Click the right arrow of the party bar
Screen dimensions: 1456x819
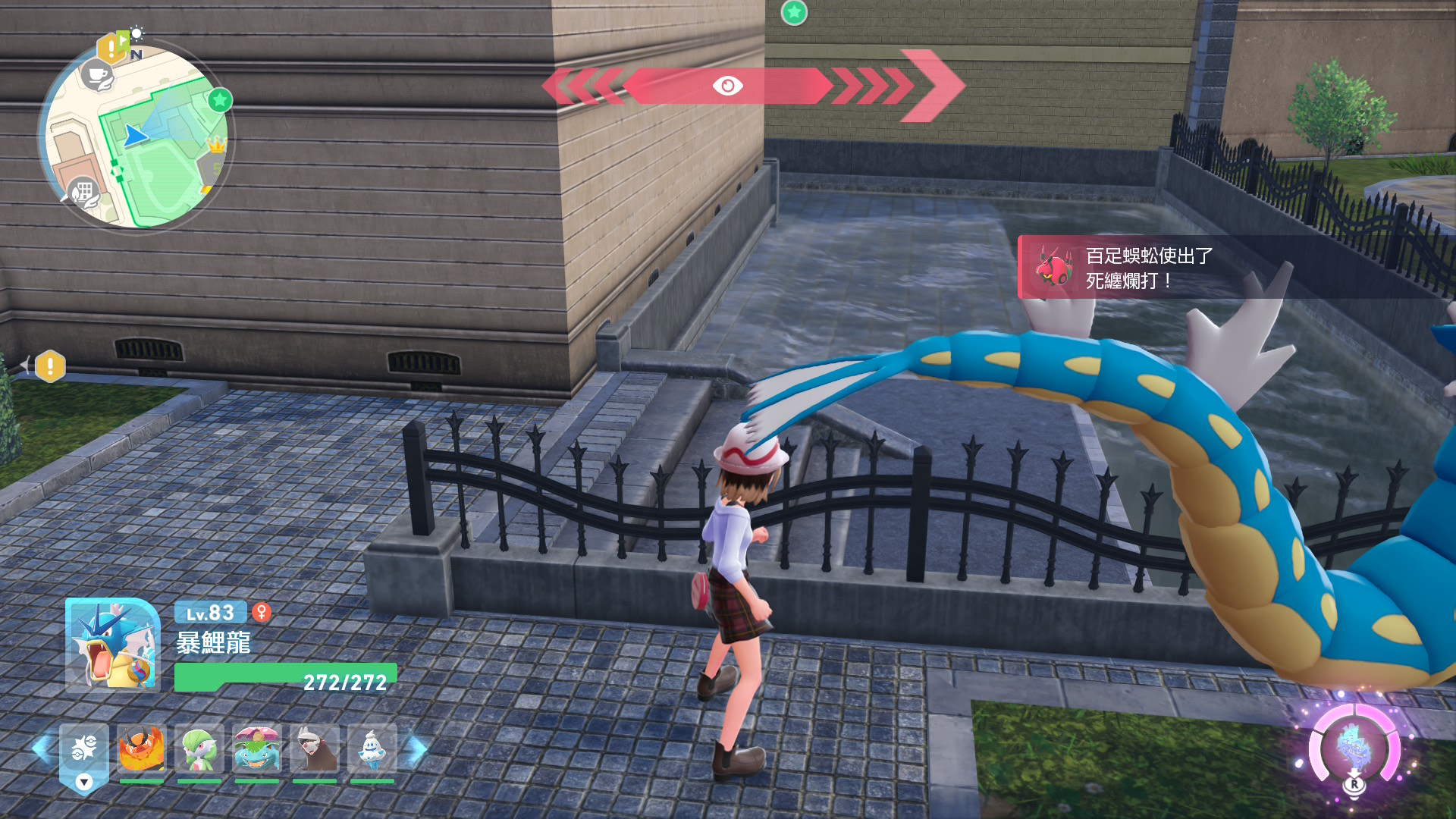418,749
